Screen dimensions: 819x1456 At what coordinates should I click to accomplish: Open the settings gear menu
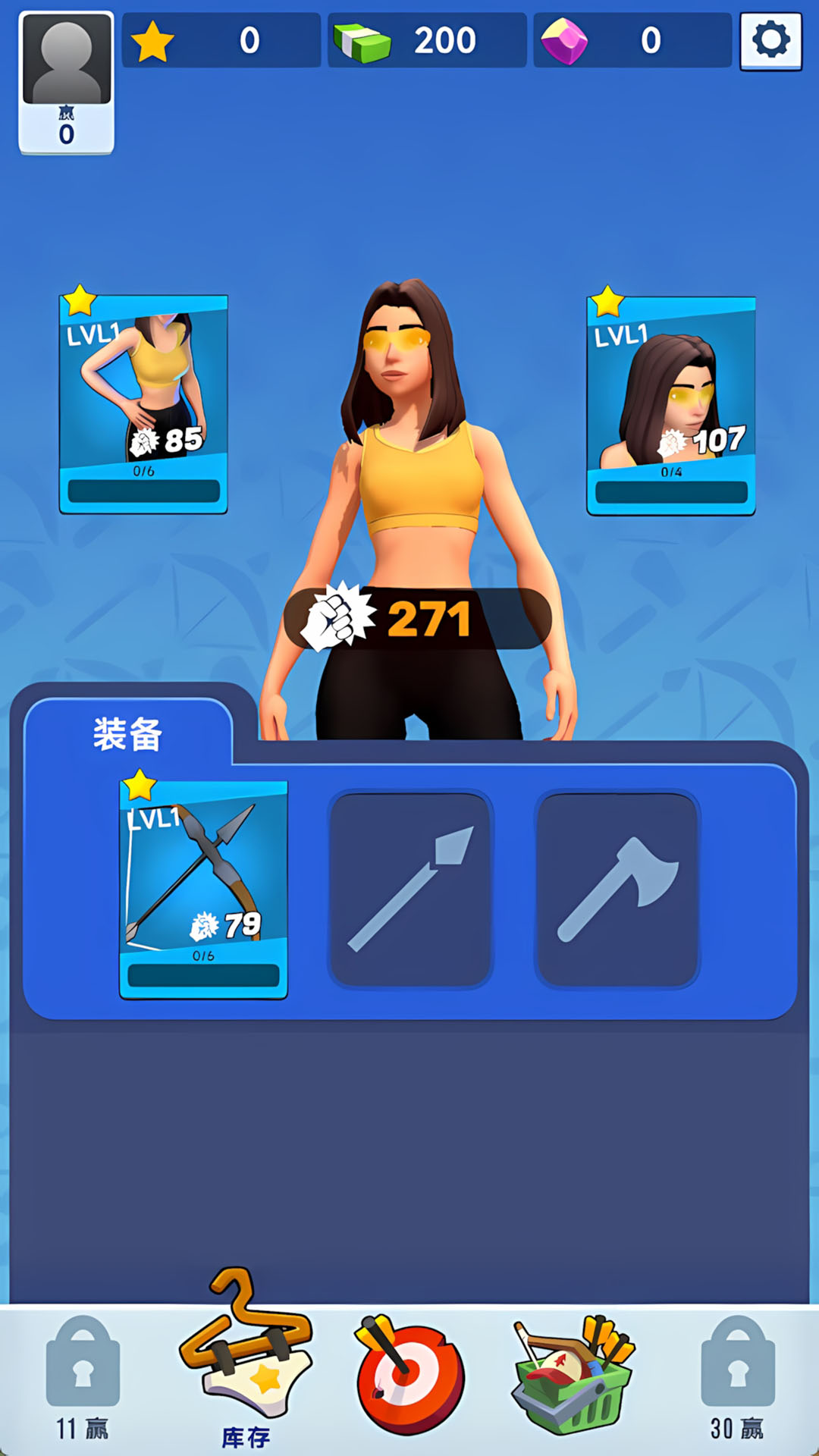[x=770, y=41]
